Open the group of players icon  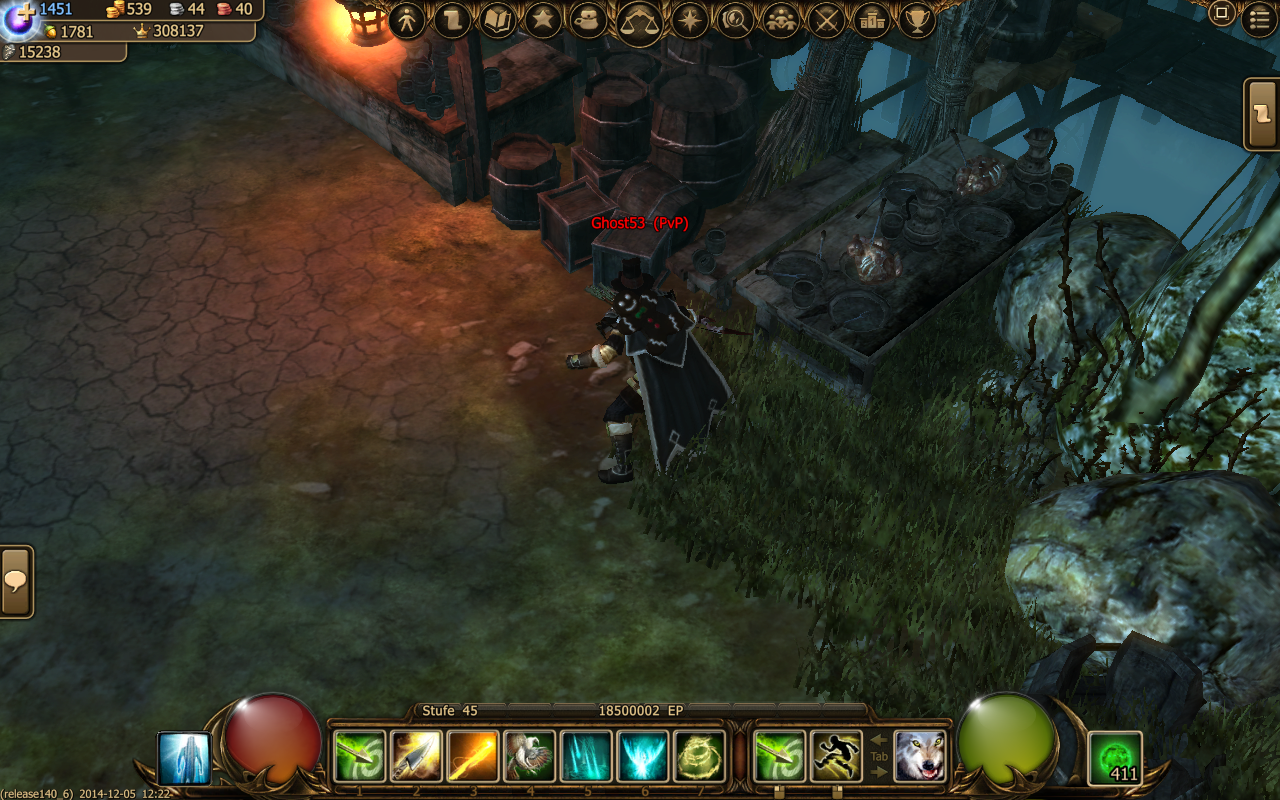pyautogui.click(x=780, y=19)
